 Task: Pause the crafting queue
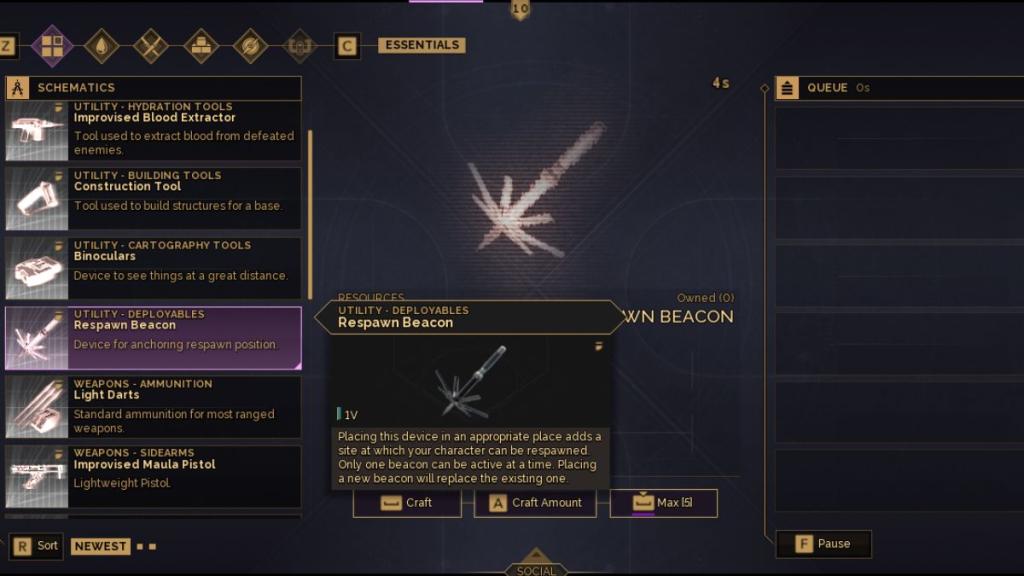(x=824, y=544)
